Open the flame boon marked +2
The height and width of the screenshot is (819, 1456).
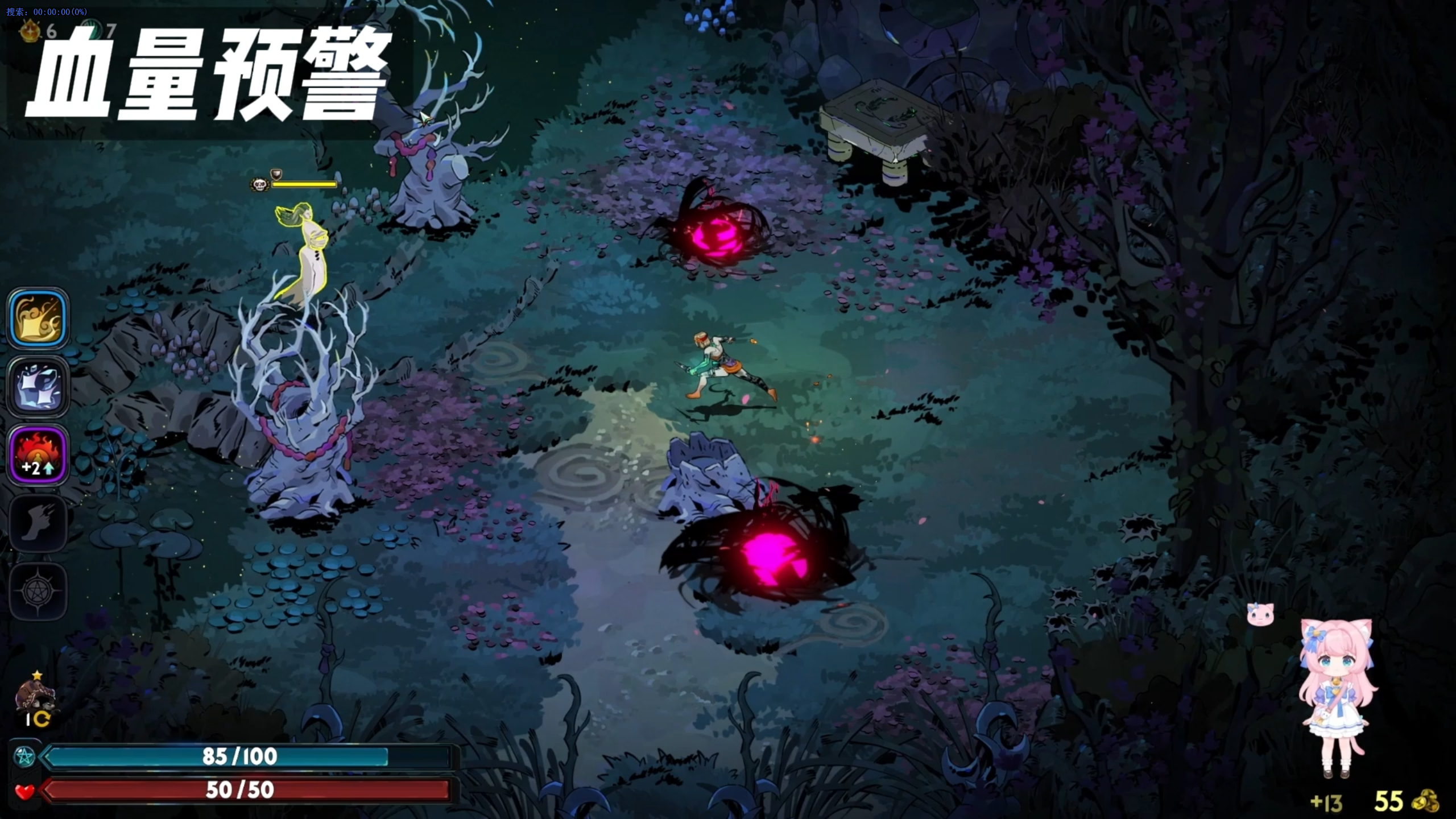click(38, 456)
